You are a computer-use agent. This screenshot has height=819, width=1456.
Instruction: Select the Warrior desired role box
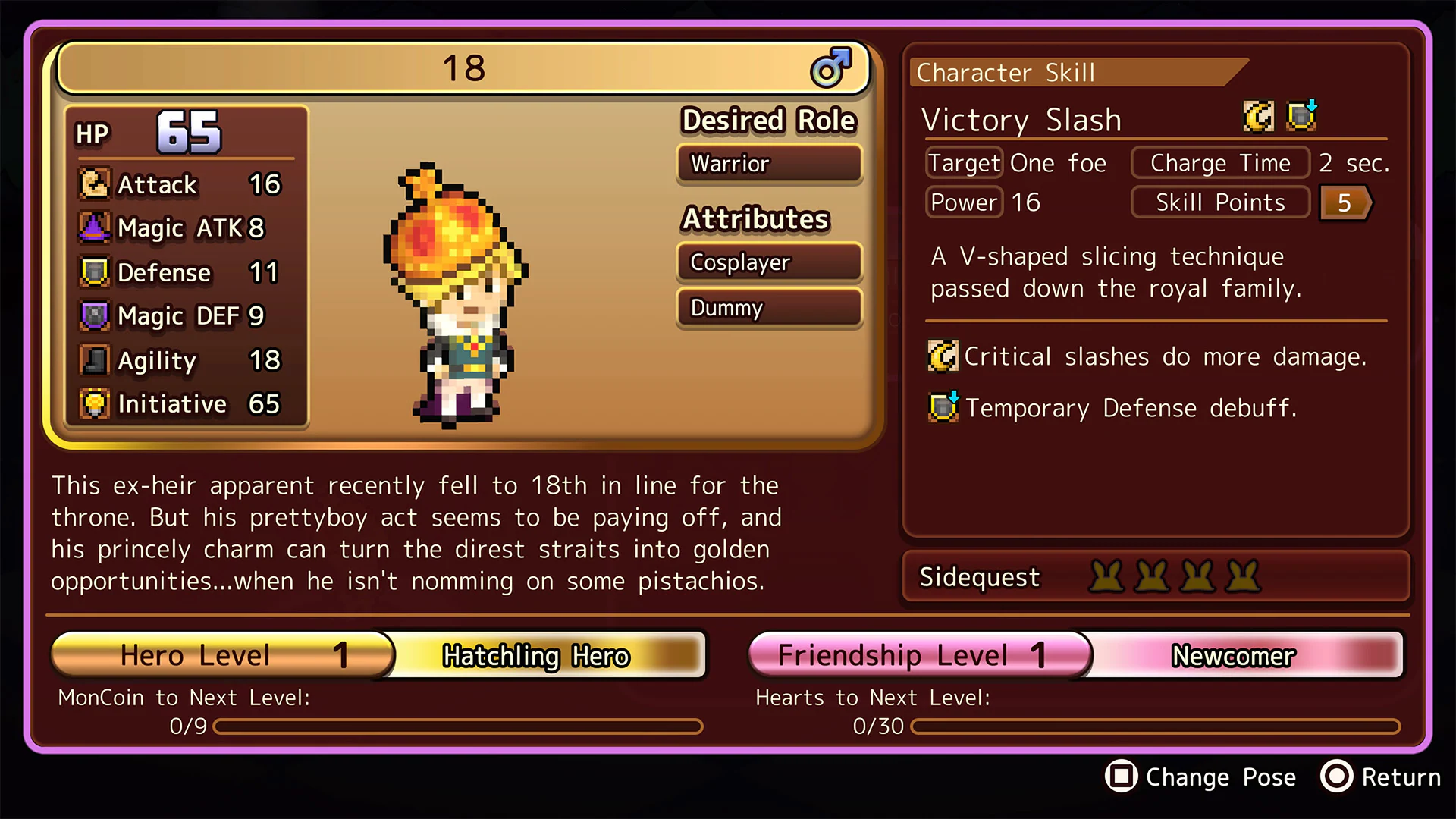click(769, 164)
